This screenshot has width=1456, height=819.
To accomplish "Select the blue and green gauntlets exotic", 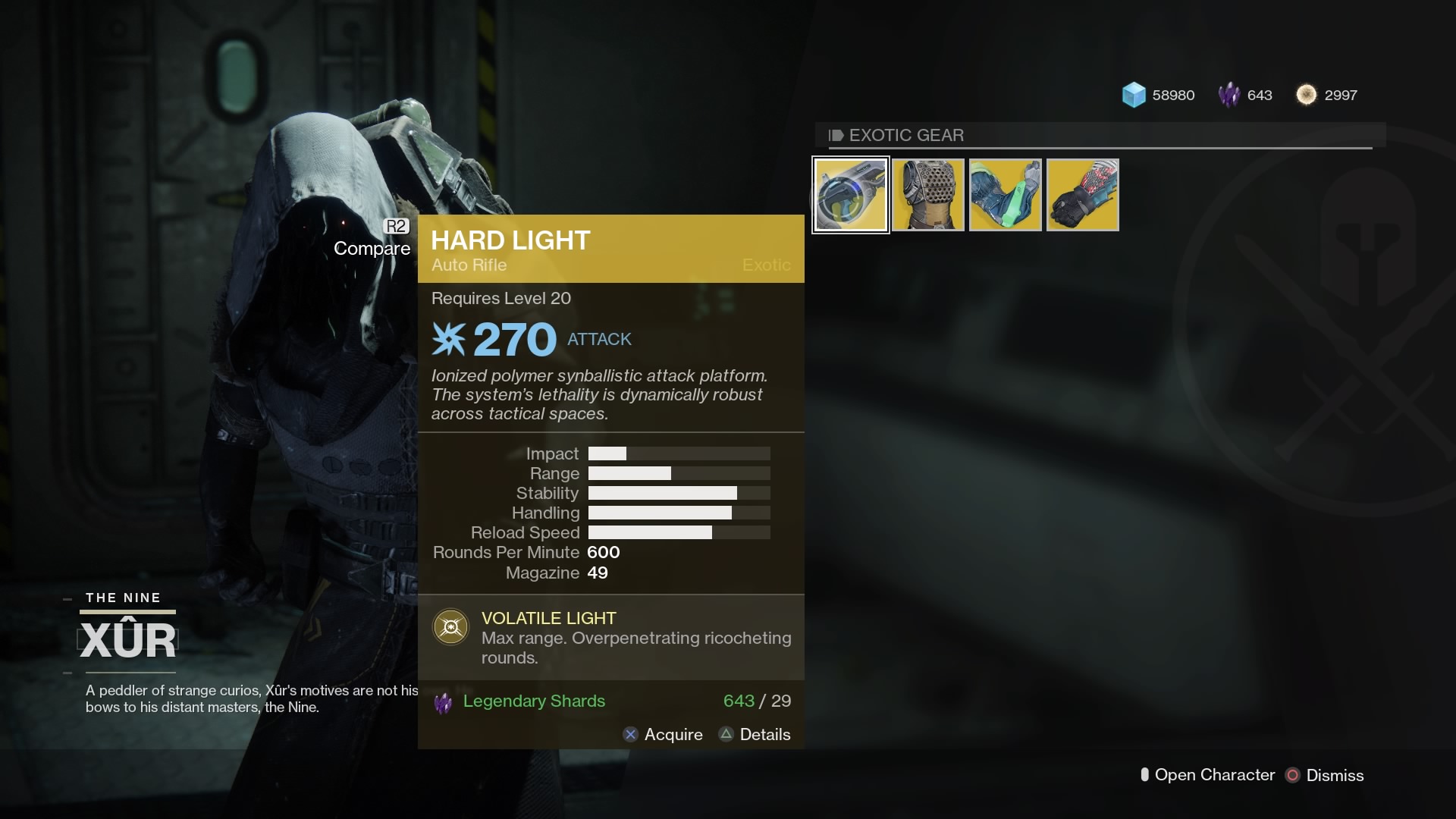I will pyautogui.click(x=1005, y=195).
